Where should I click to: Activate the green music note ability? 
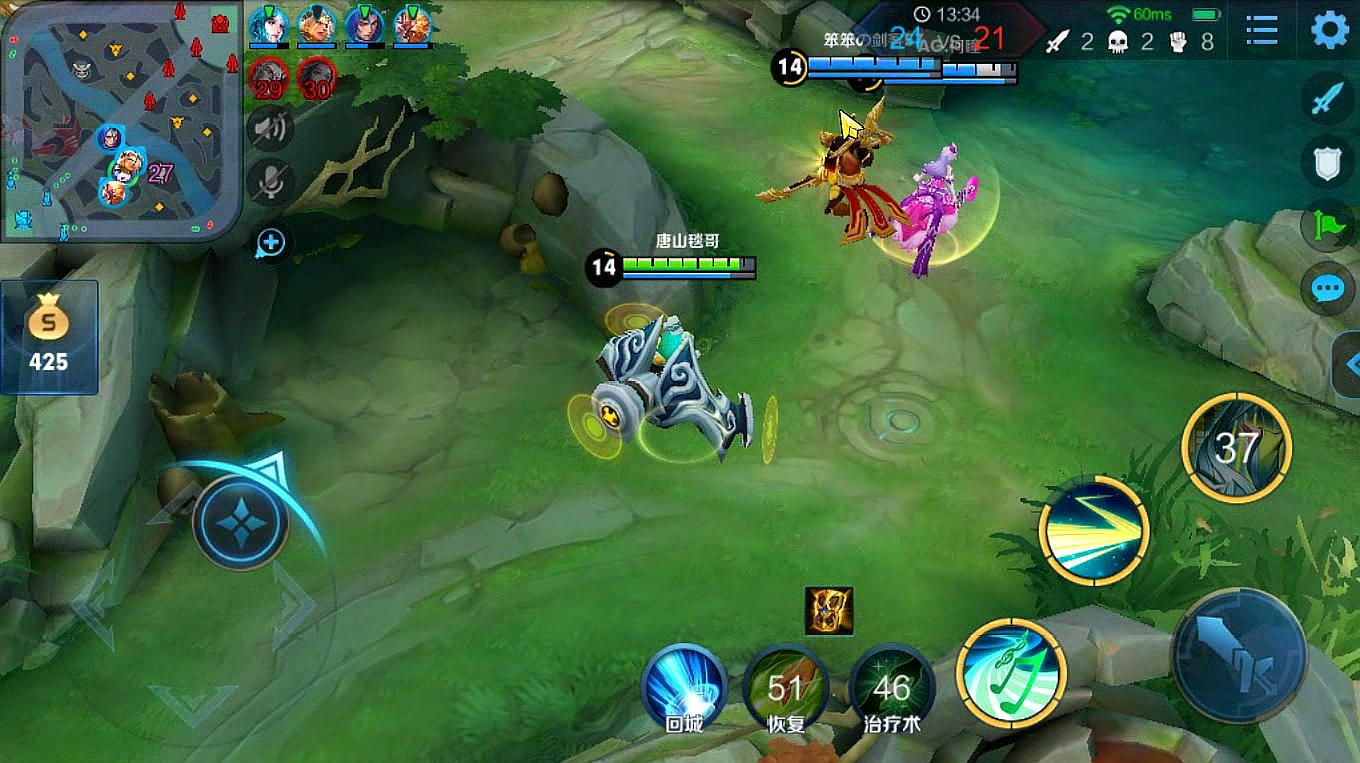pyautogui.click(x=1011, y=673)
